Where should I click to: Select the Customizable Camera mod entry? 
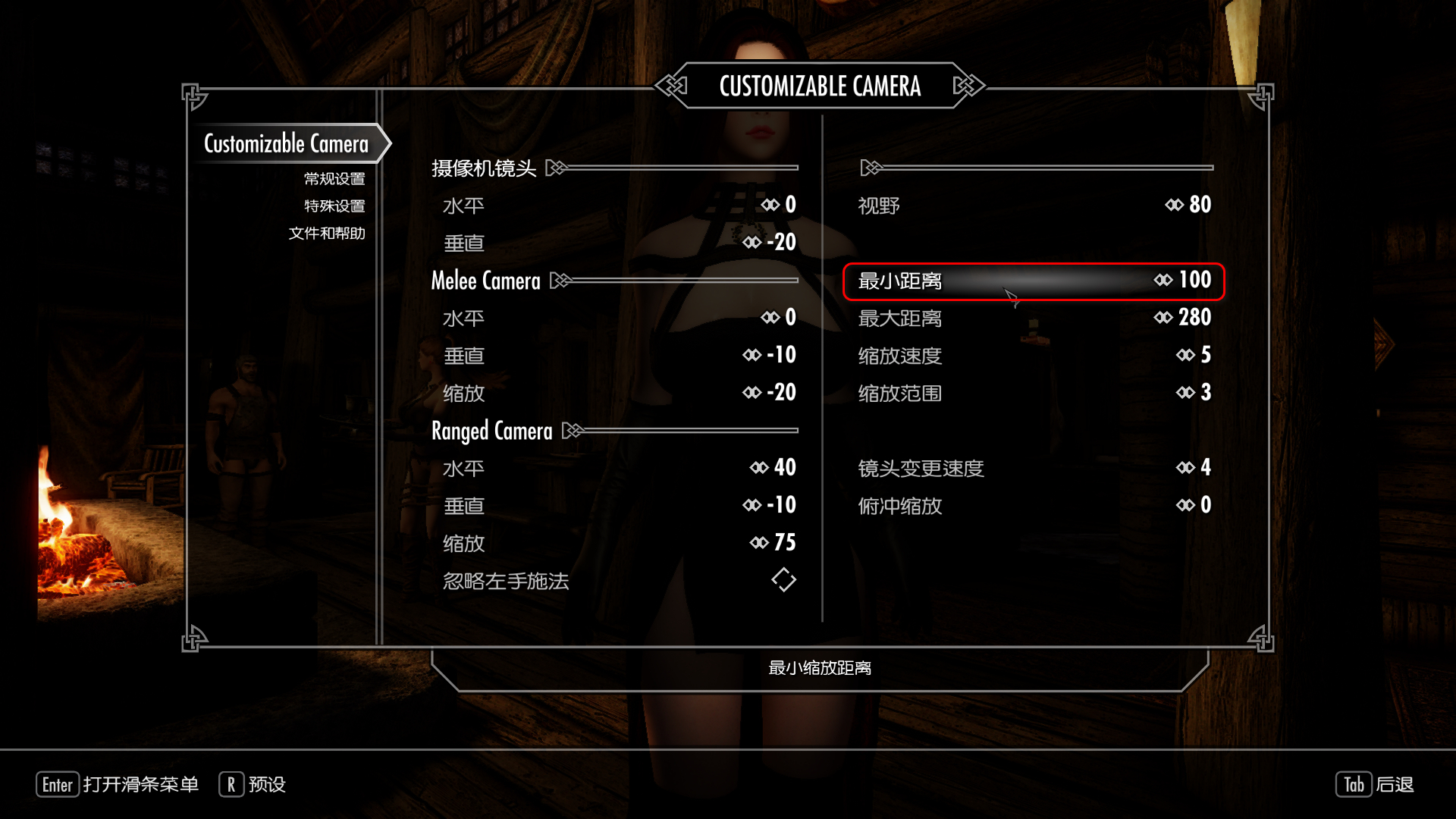(x=286, y=143)
